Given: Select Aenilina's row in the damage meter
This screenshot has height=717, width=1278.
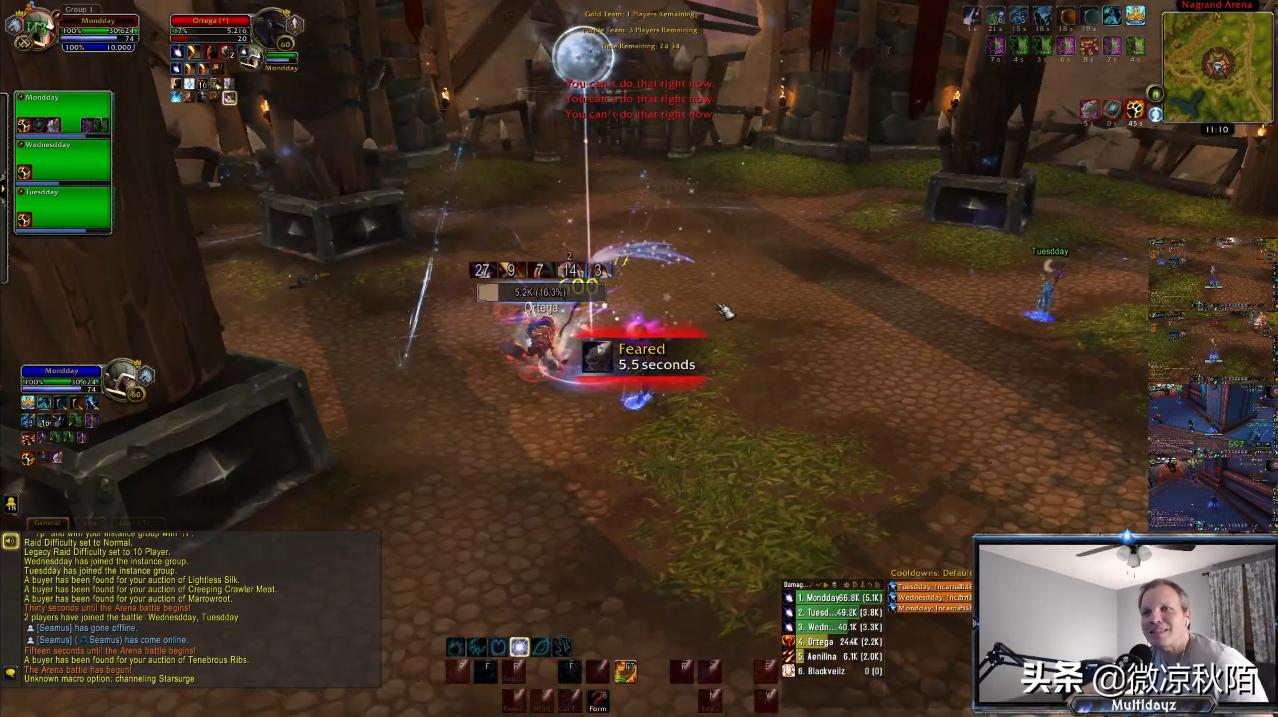Looking at the screenshot, I should [834, 656].
